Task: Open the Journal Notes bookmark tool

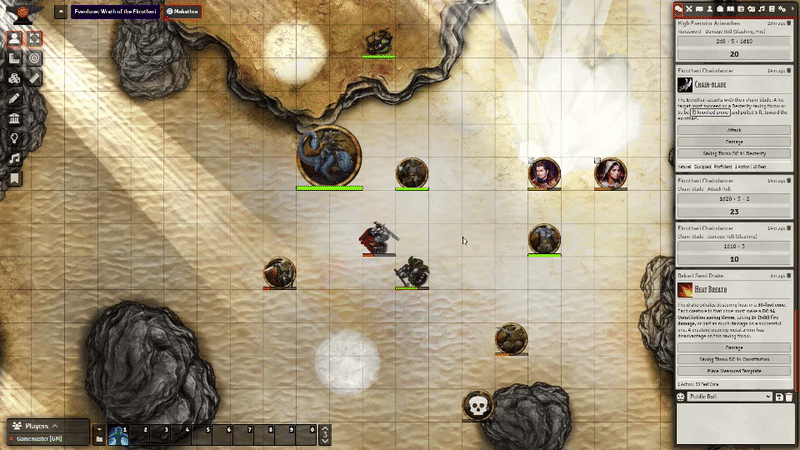Action: click(x=15, y=178)
